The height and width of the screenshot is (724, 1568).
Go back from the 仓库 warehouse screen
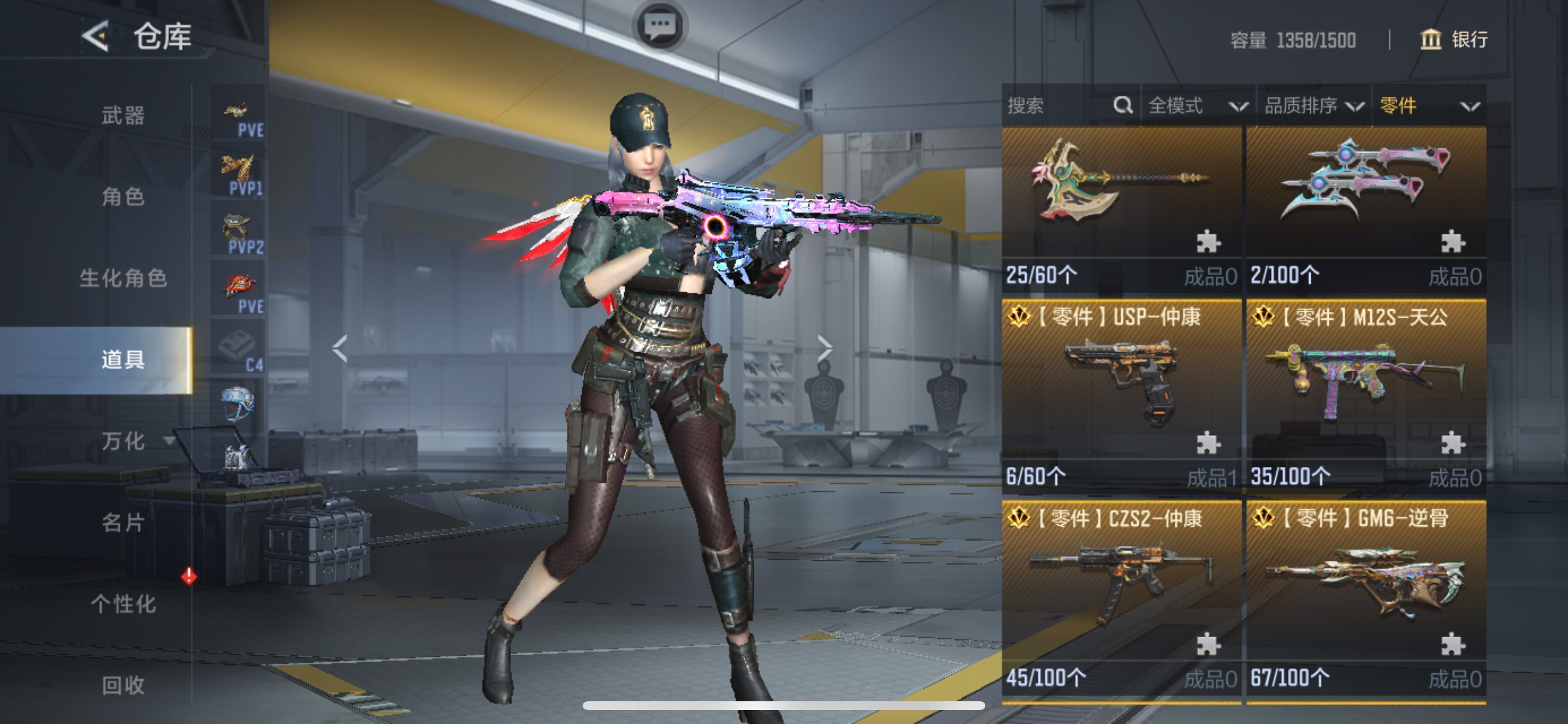pyautogui.click(x=96, y=37)
